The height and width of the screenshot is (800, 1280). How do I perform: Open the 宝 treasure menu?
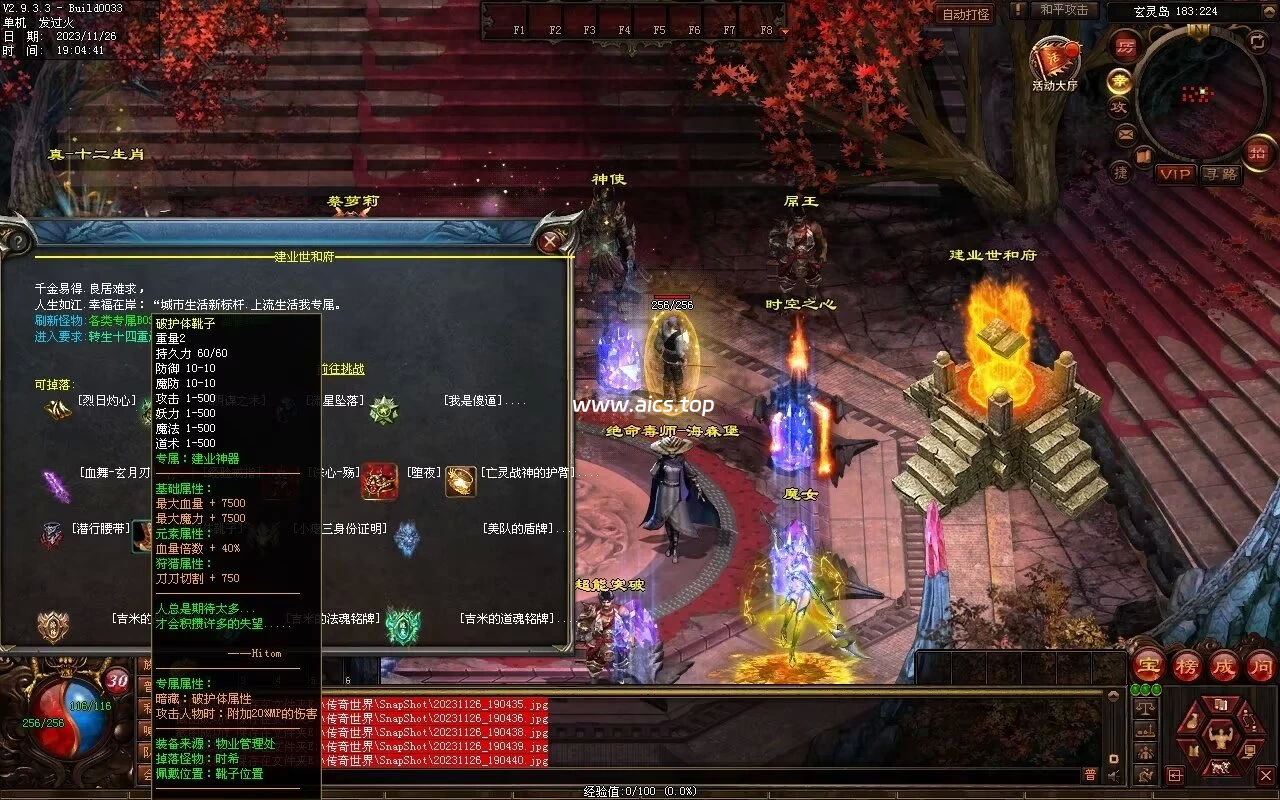click(1149, 665)
